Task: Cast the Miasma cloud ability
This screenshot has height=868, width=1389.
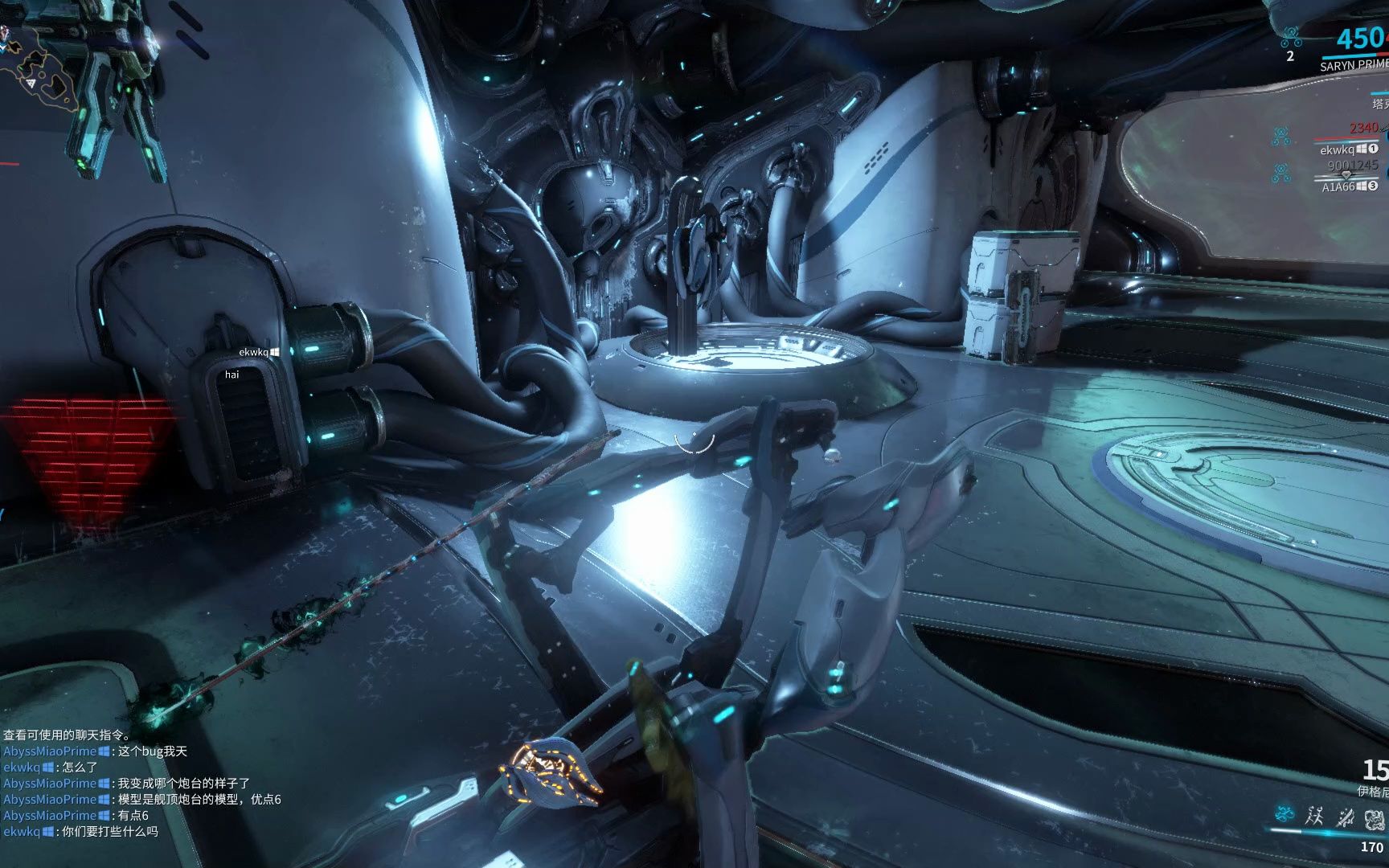Action: coord(1375,819)
